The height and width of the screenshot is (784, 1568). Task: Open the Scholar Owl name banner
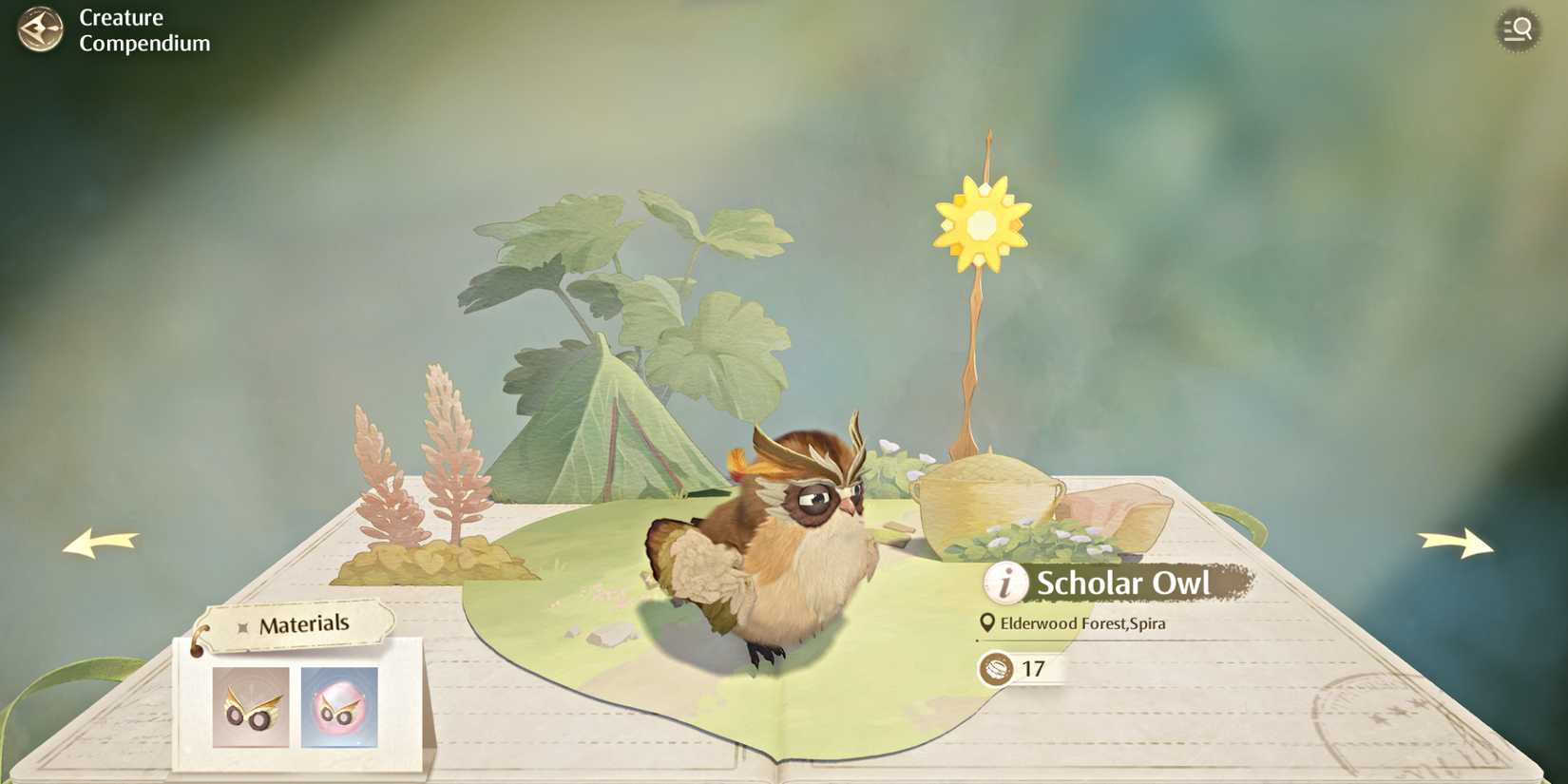1121,583
